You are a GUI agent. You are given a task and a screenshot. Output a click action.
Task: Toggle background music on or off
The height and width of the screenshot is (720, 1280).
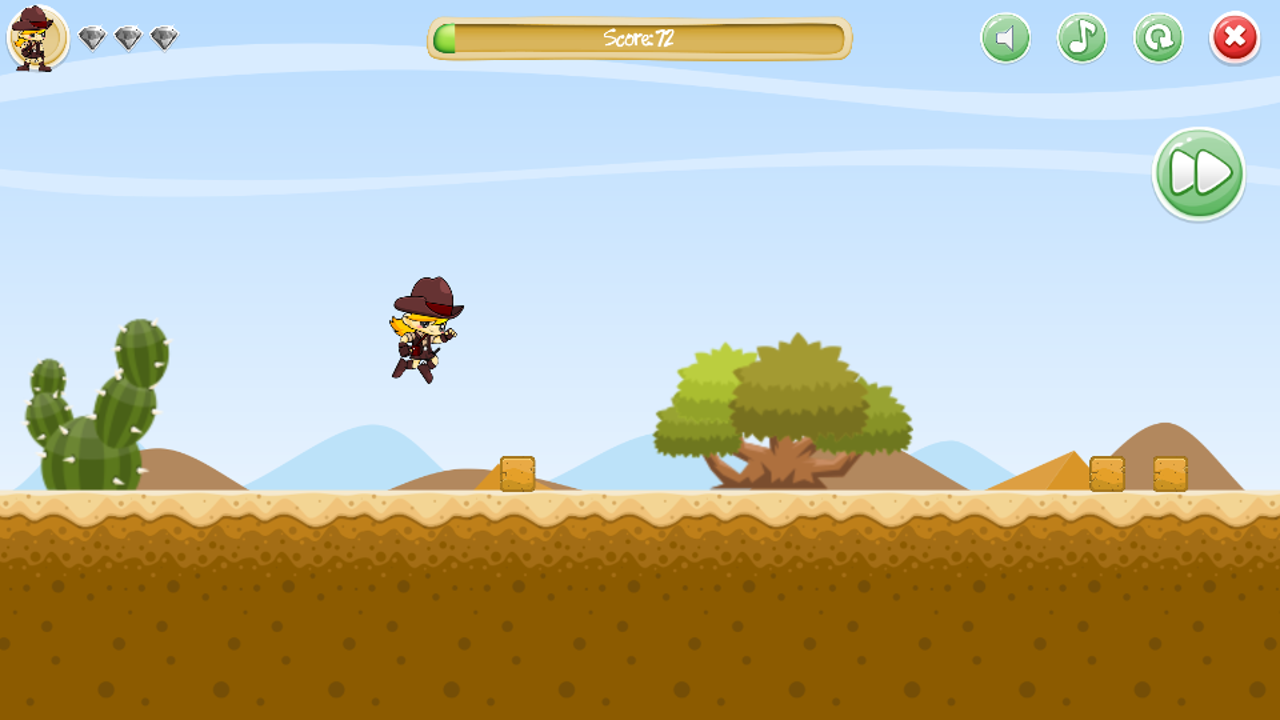(1081, 38)
